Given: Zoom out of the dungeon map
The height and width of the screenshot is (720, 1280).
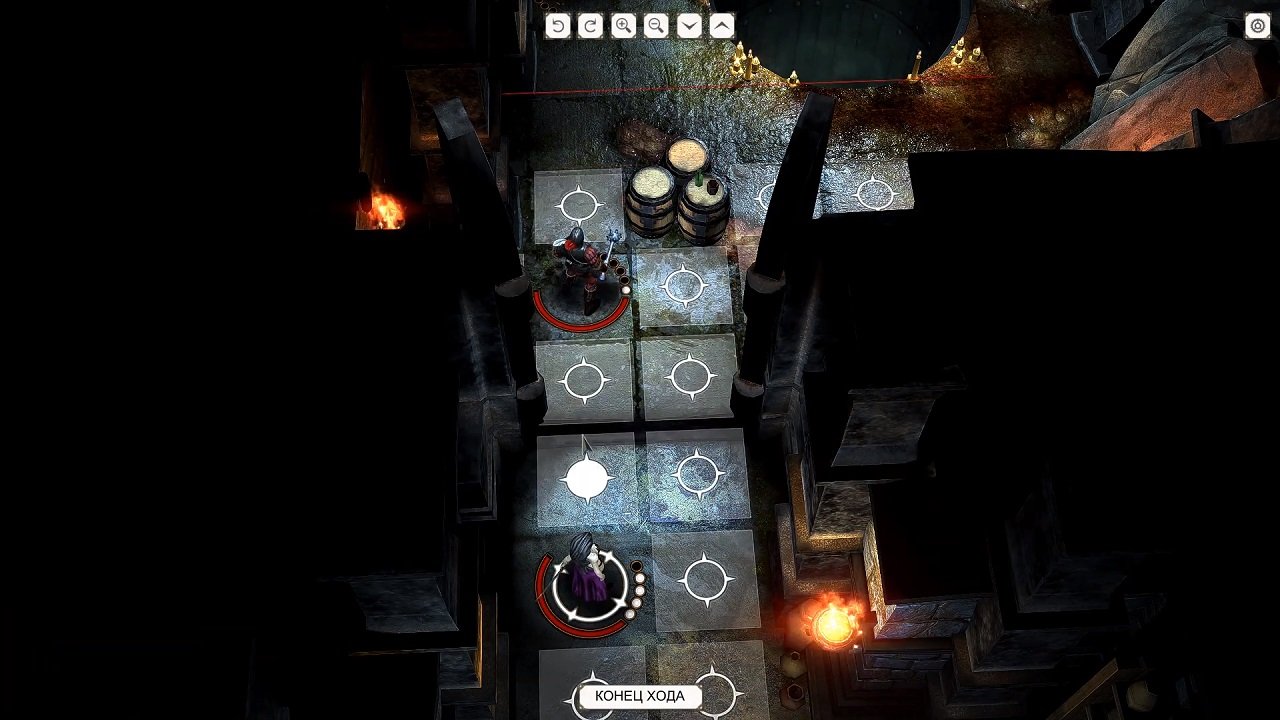Looking at the screenshot, I should (x=654, y=26).
